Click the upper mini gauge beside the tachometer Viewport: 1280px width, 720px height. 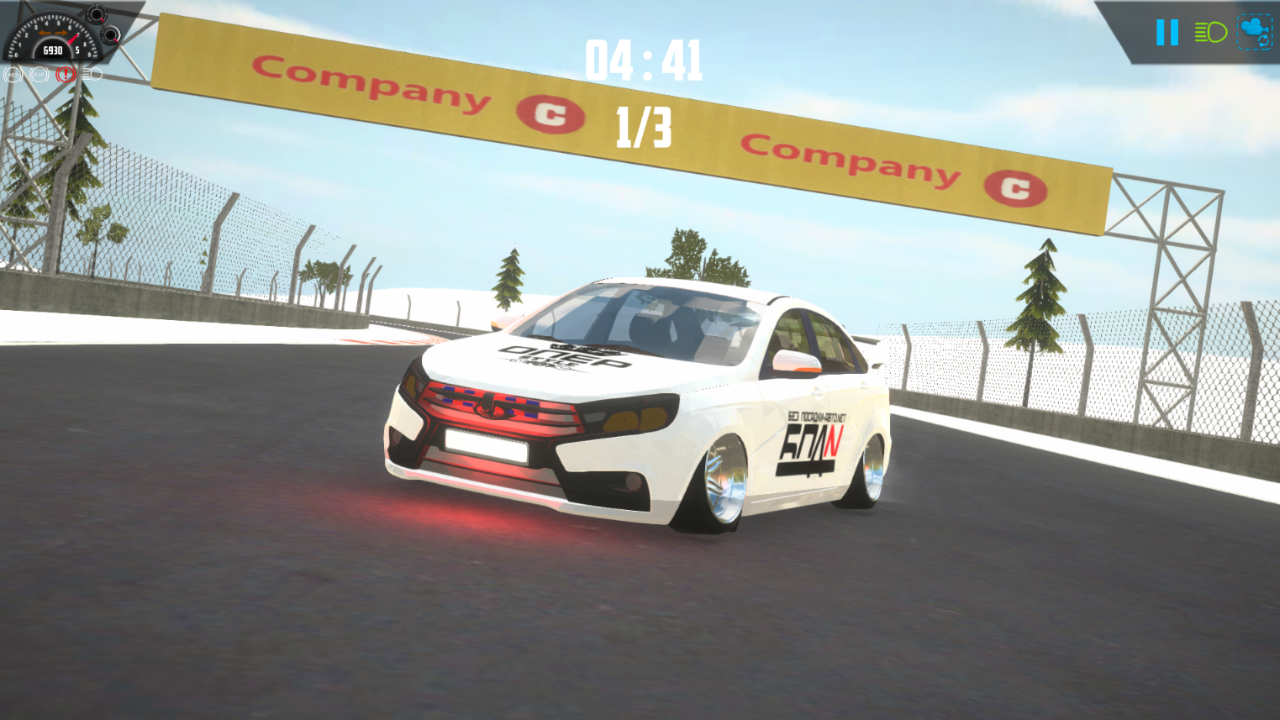97,14
